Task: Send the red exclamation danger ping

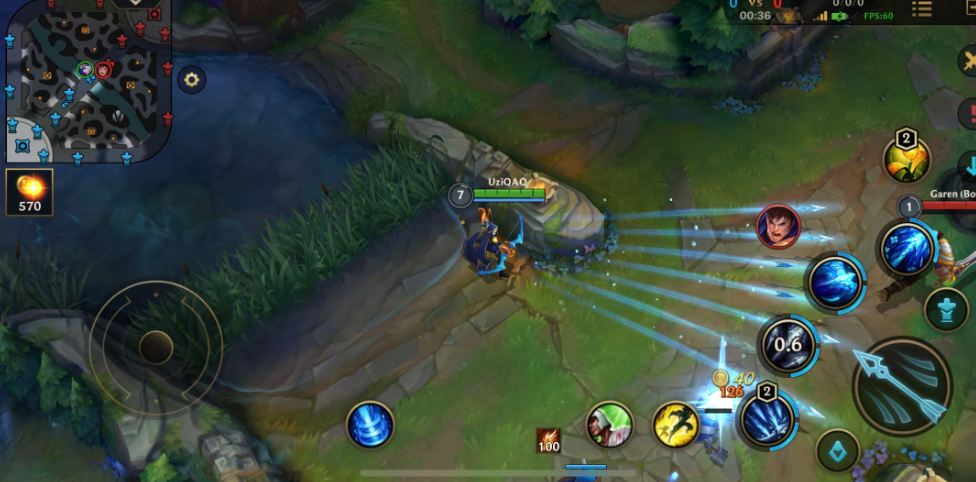Action: pos(969,113)
